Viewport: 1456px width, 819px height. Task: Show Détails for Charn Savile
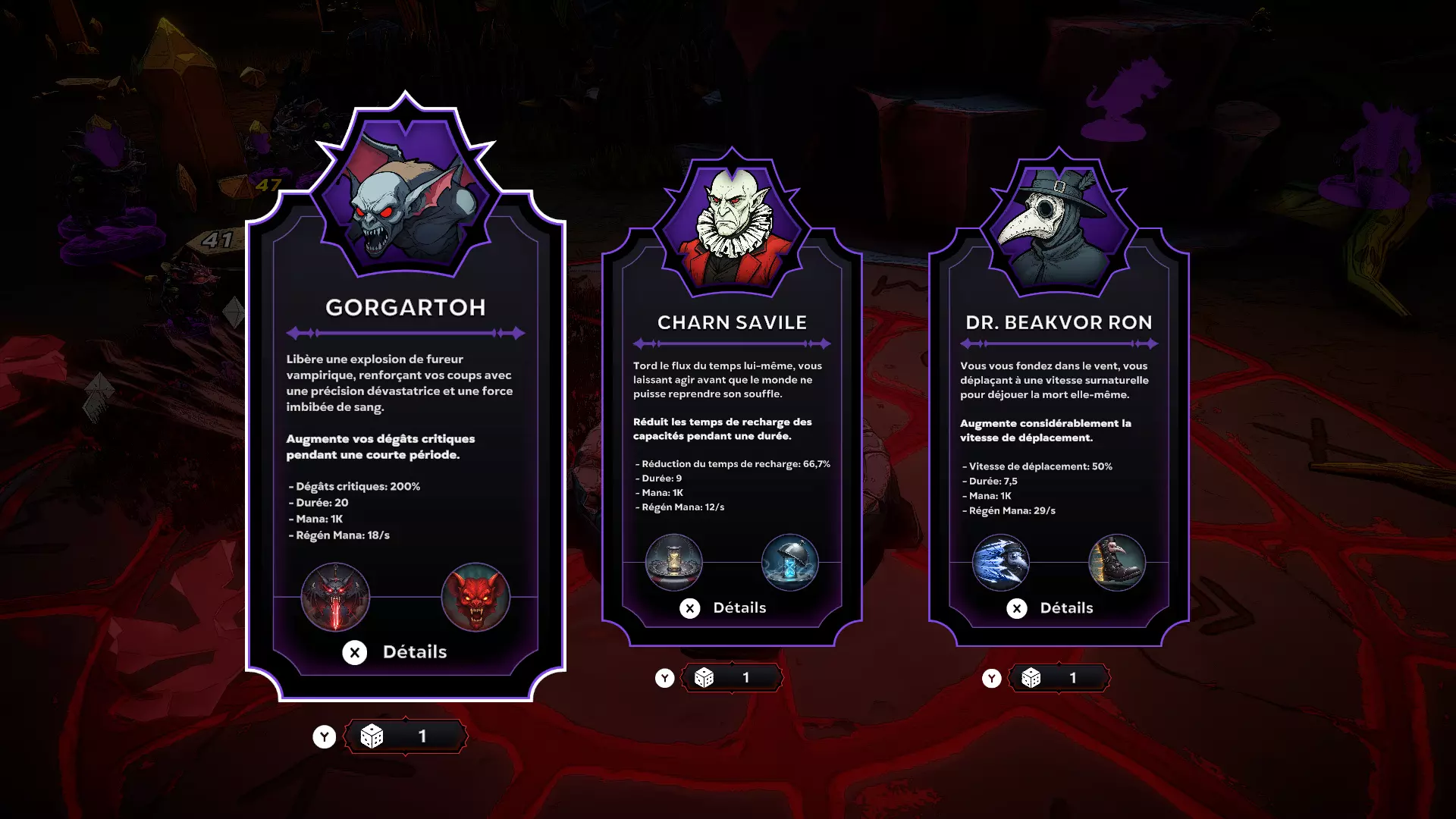[724, 608]
